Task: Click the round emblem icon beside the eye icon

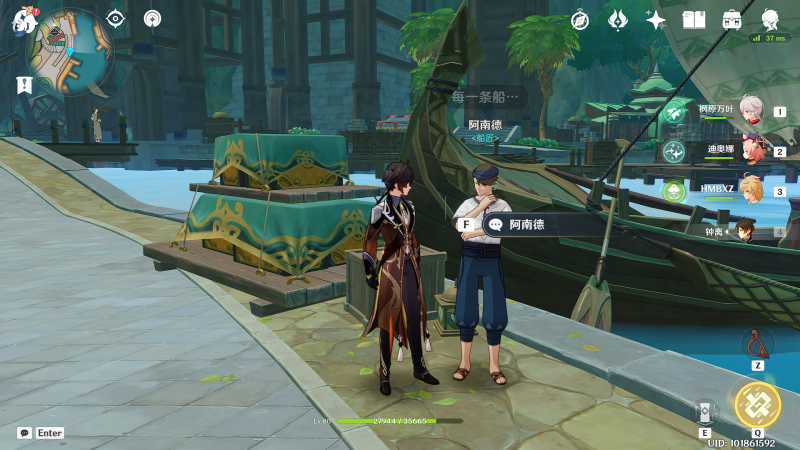Action: (152, 18)
